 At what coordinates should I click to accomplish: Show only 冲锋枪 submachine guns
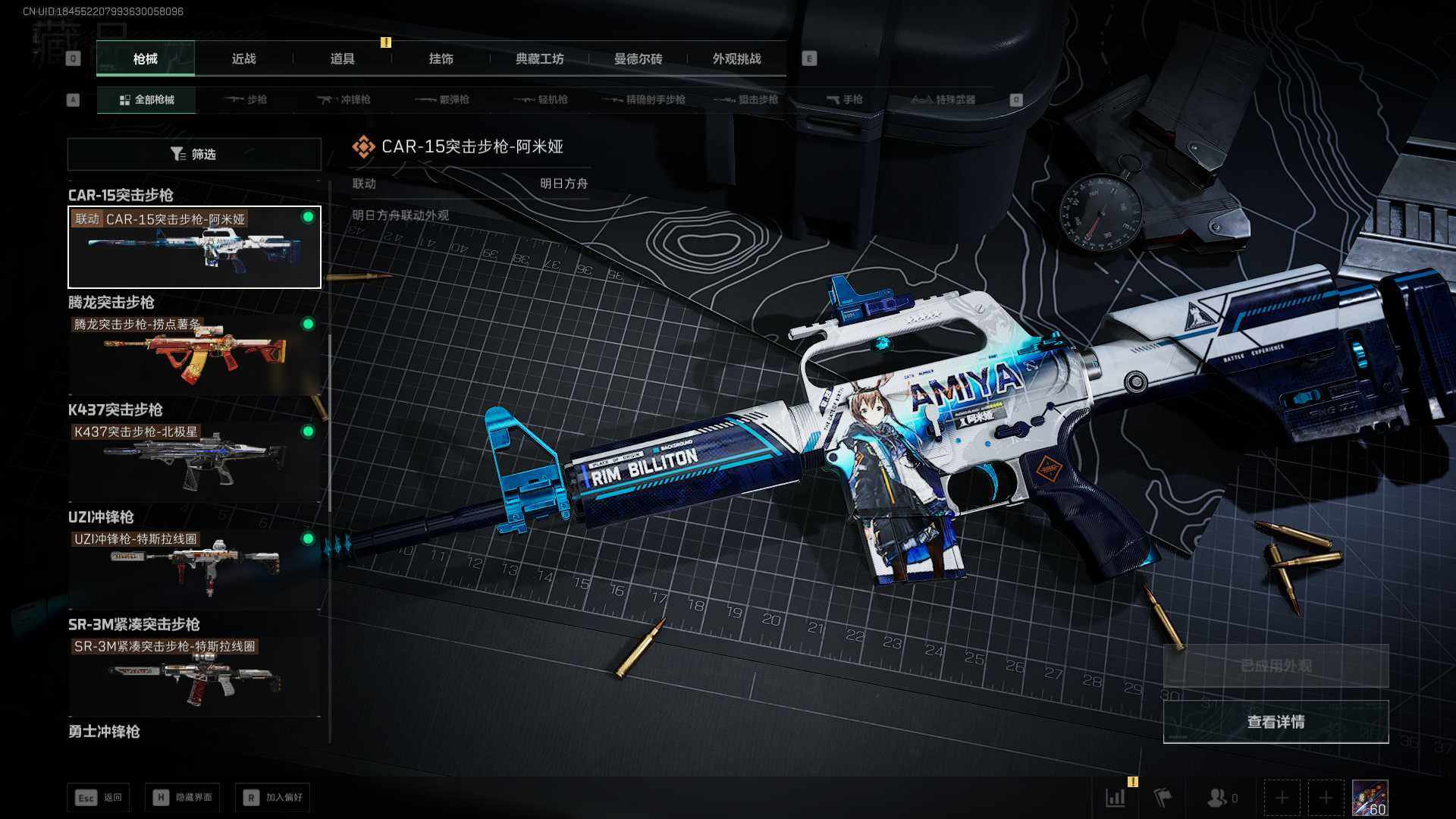(345, 99)
